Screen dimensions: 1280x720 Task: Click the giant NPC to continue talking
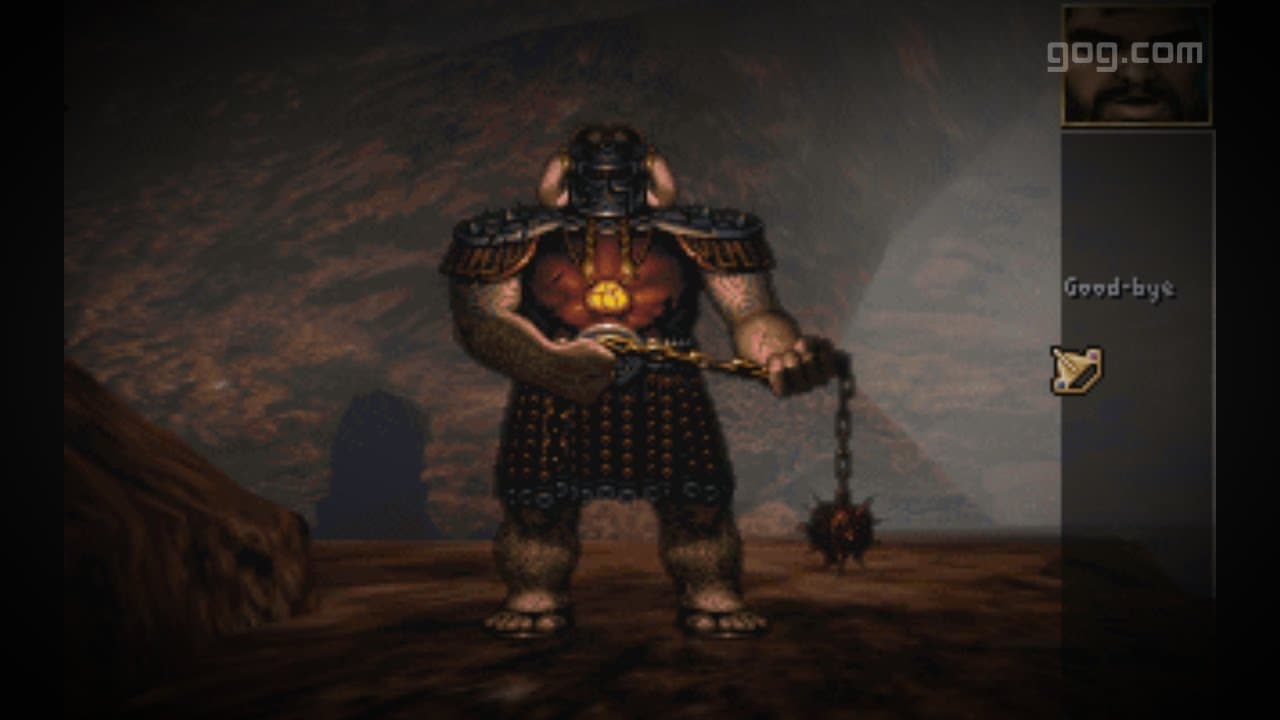[x=610, y=350]
